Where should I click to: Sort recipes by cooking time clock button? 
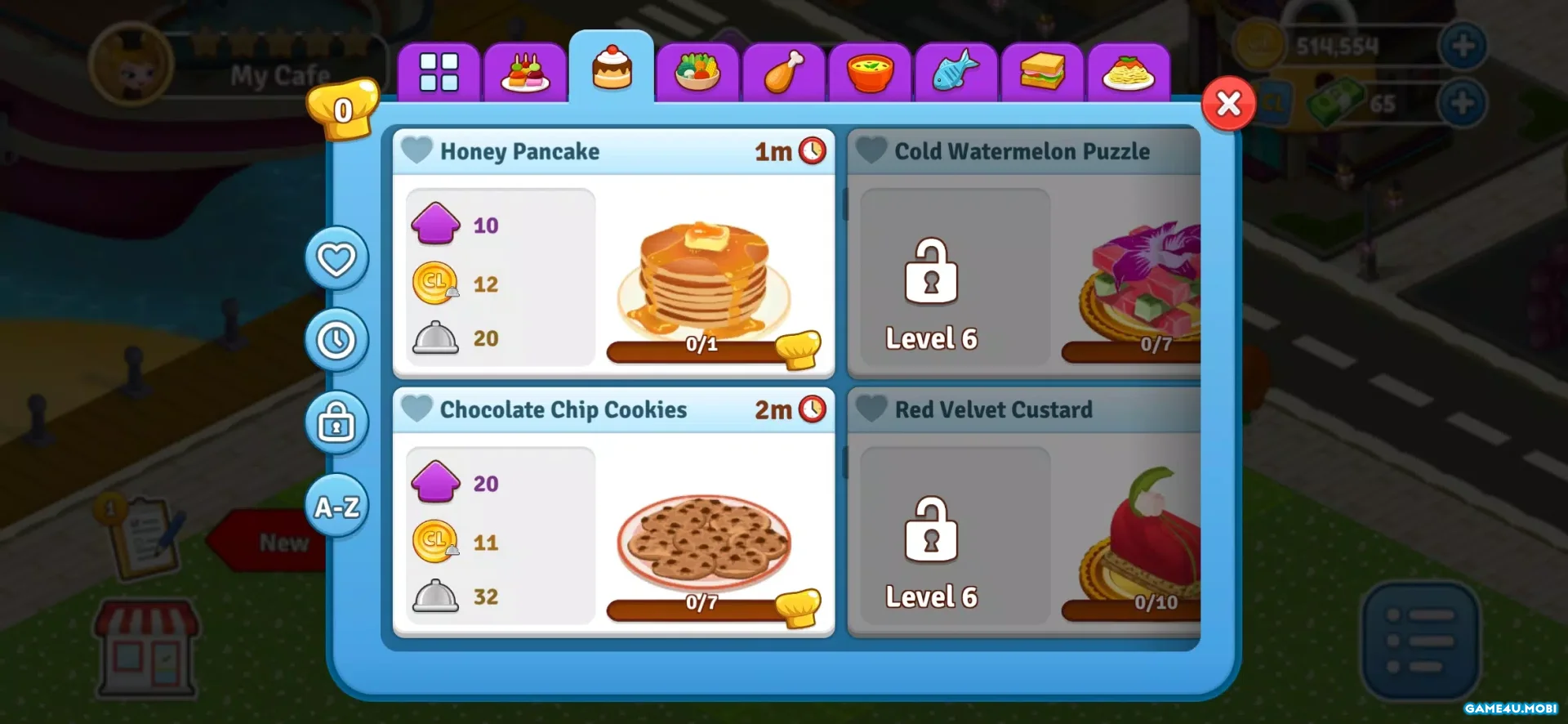(336, 341)
